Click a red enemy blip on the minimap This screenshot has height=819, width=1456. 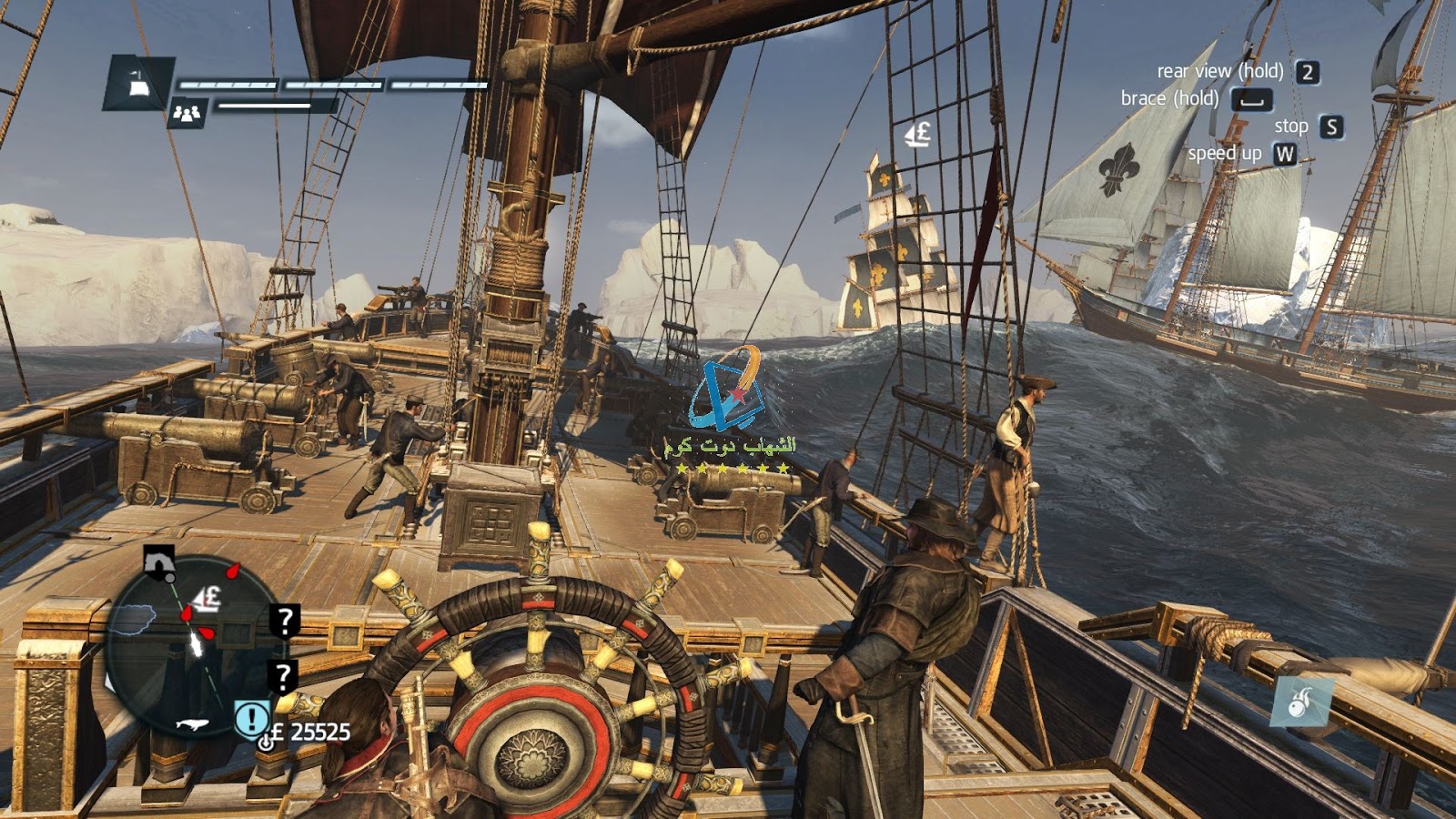(233, 571)
